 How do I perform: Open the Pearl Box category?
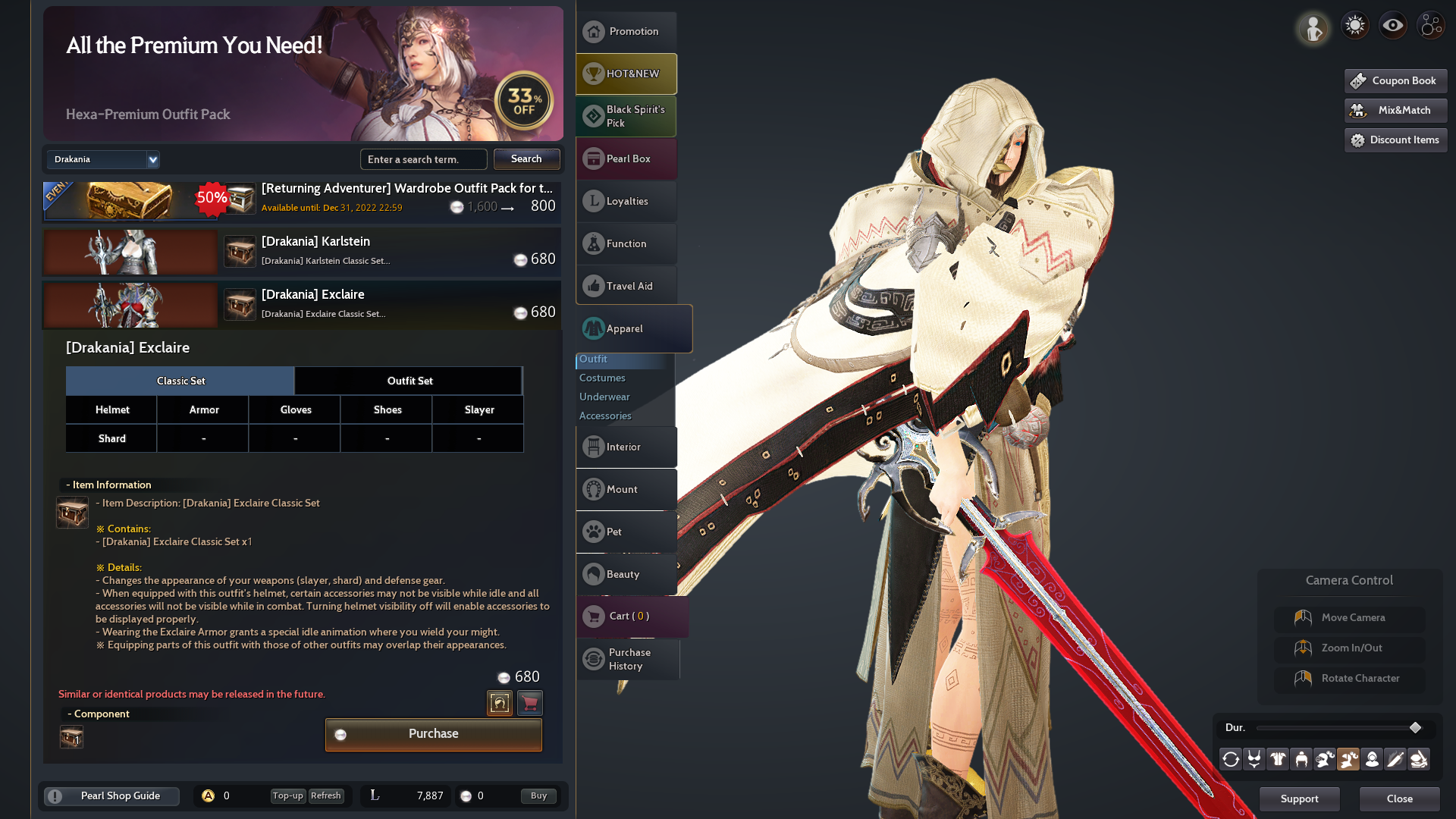point(626,158)
